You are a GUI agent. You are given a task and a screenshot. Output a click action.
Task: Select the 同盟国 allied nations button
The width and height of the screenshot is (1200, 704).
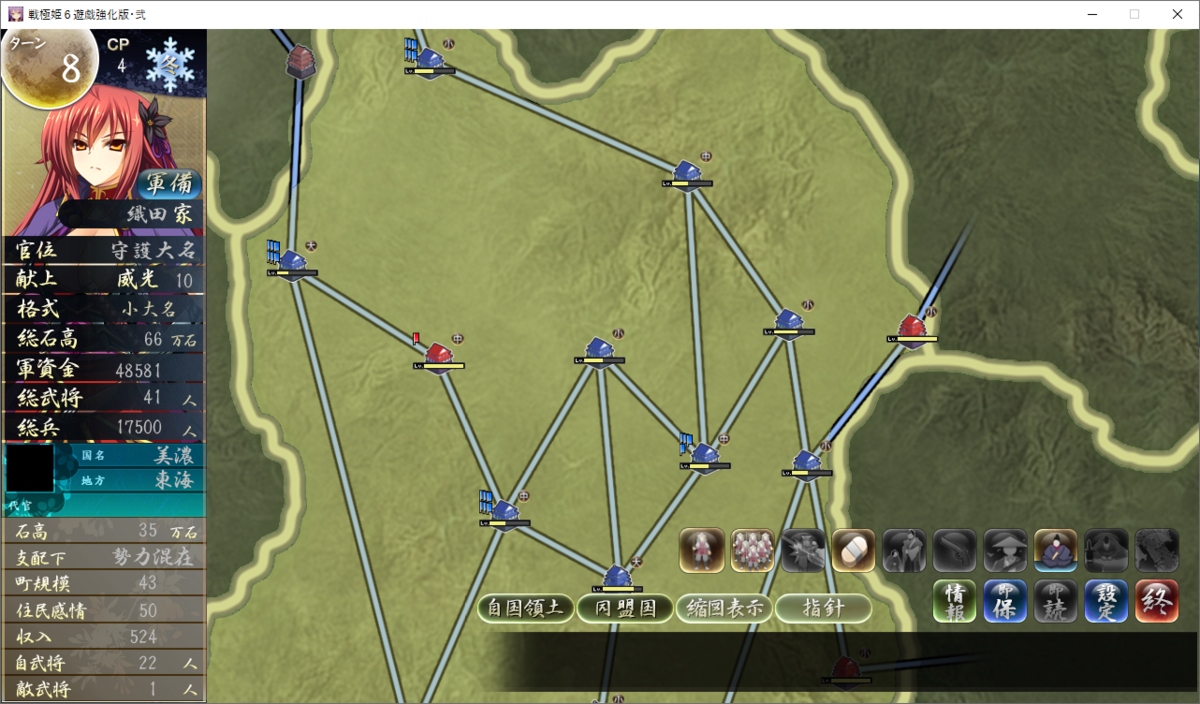coord(624,608)
